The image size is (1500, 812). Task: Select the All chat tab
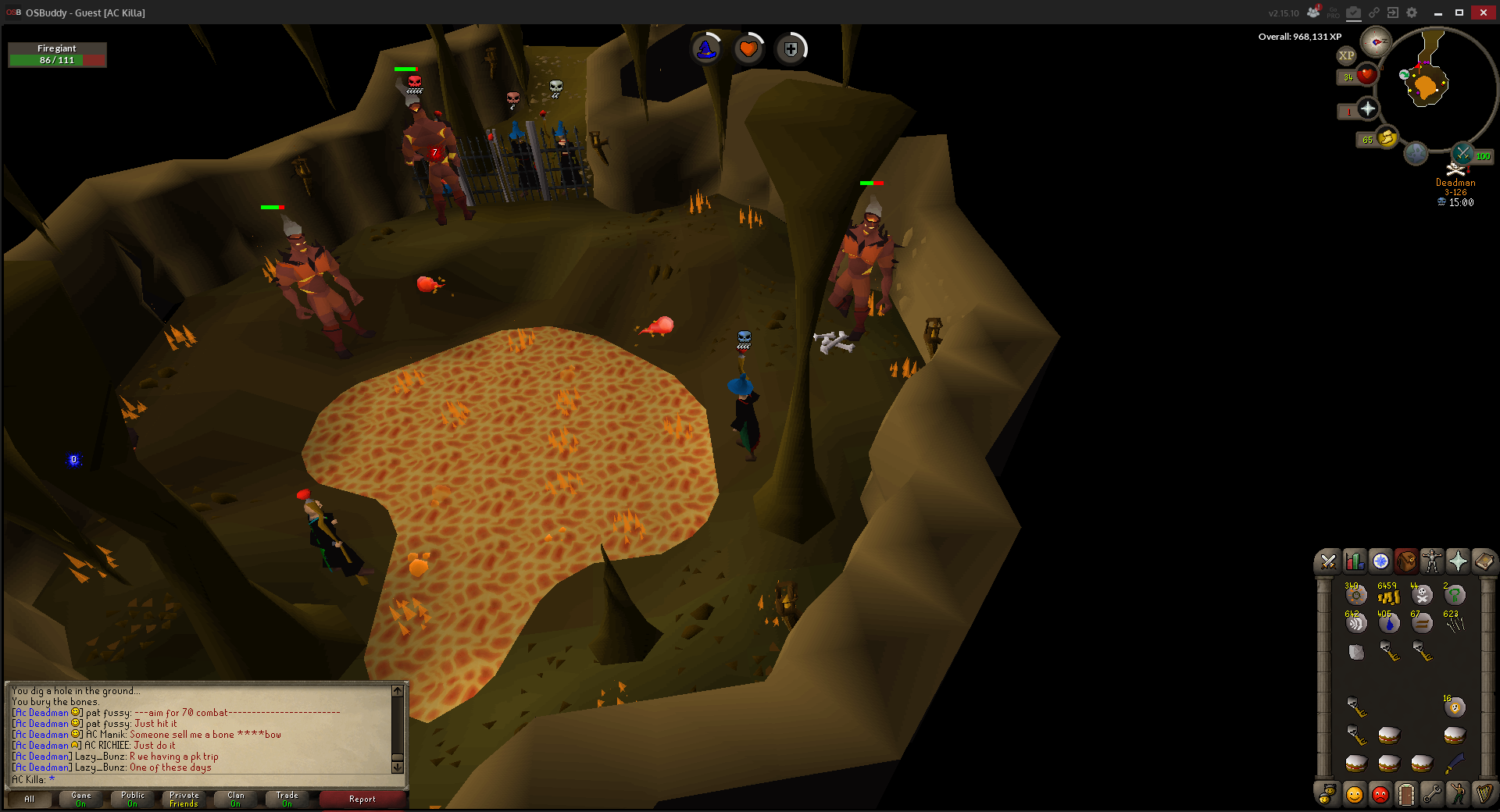pos(30,800)
